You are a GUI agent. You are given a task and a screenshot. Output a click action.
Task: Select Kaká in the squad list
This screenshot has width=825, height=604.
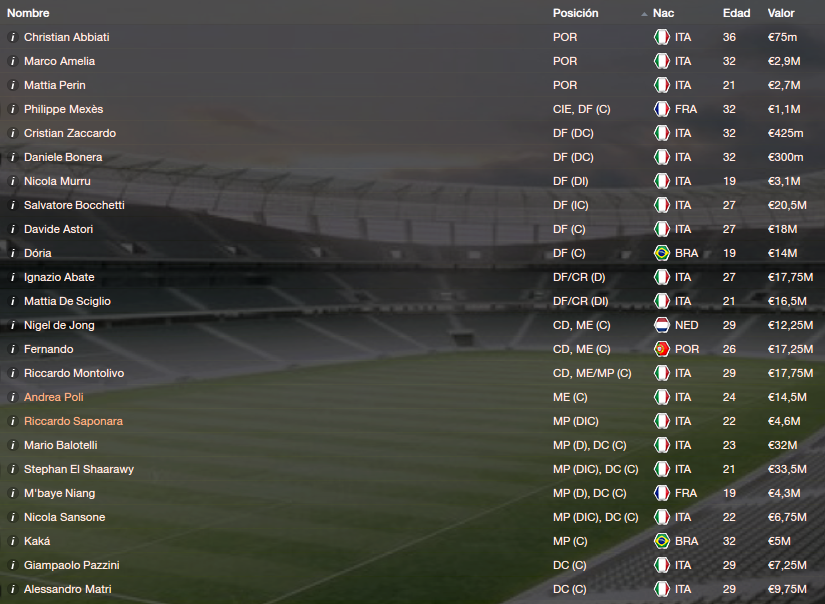(x=37, y=541)
